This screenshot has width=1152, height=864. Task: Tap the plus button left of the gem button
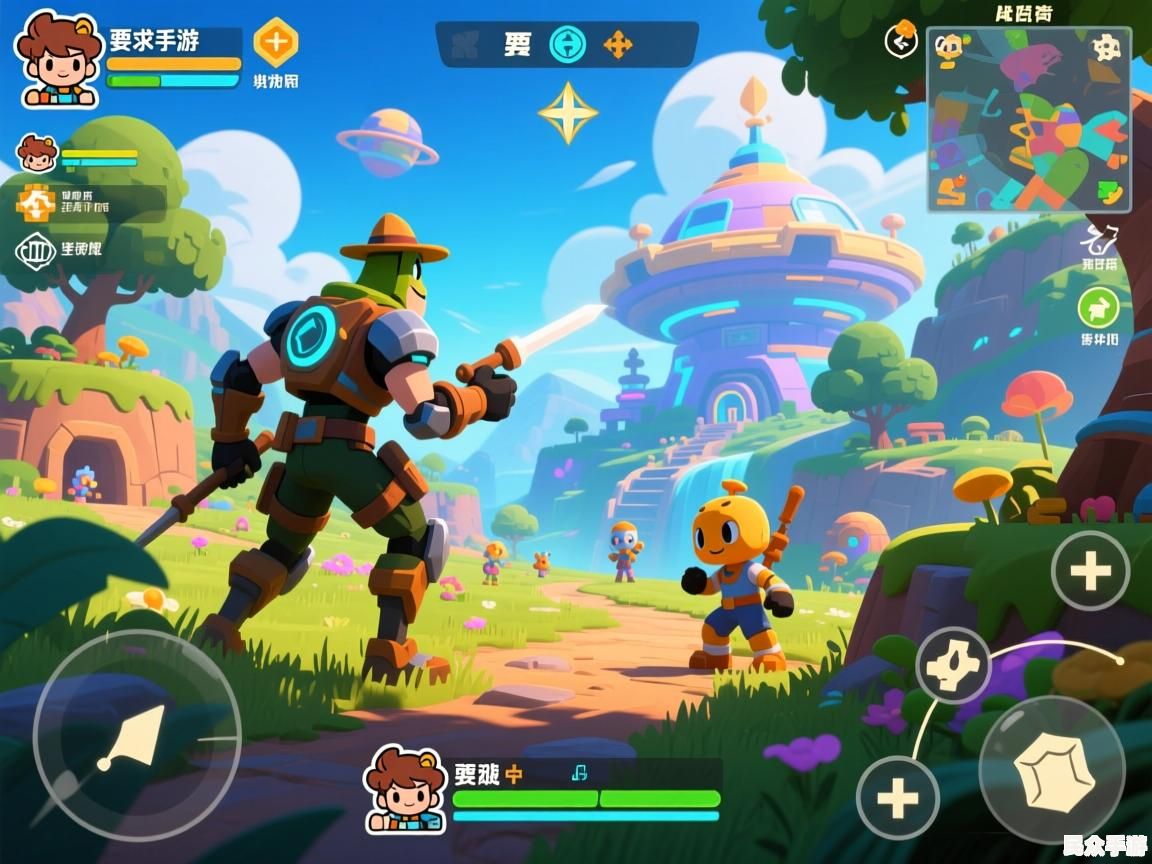pos(897,798)
